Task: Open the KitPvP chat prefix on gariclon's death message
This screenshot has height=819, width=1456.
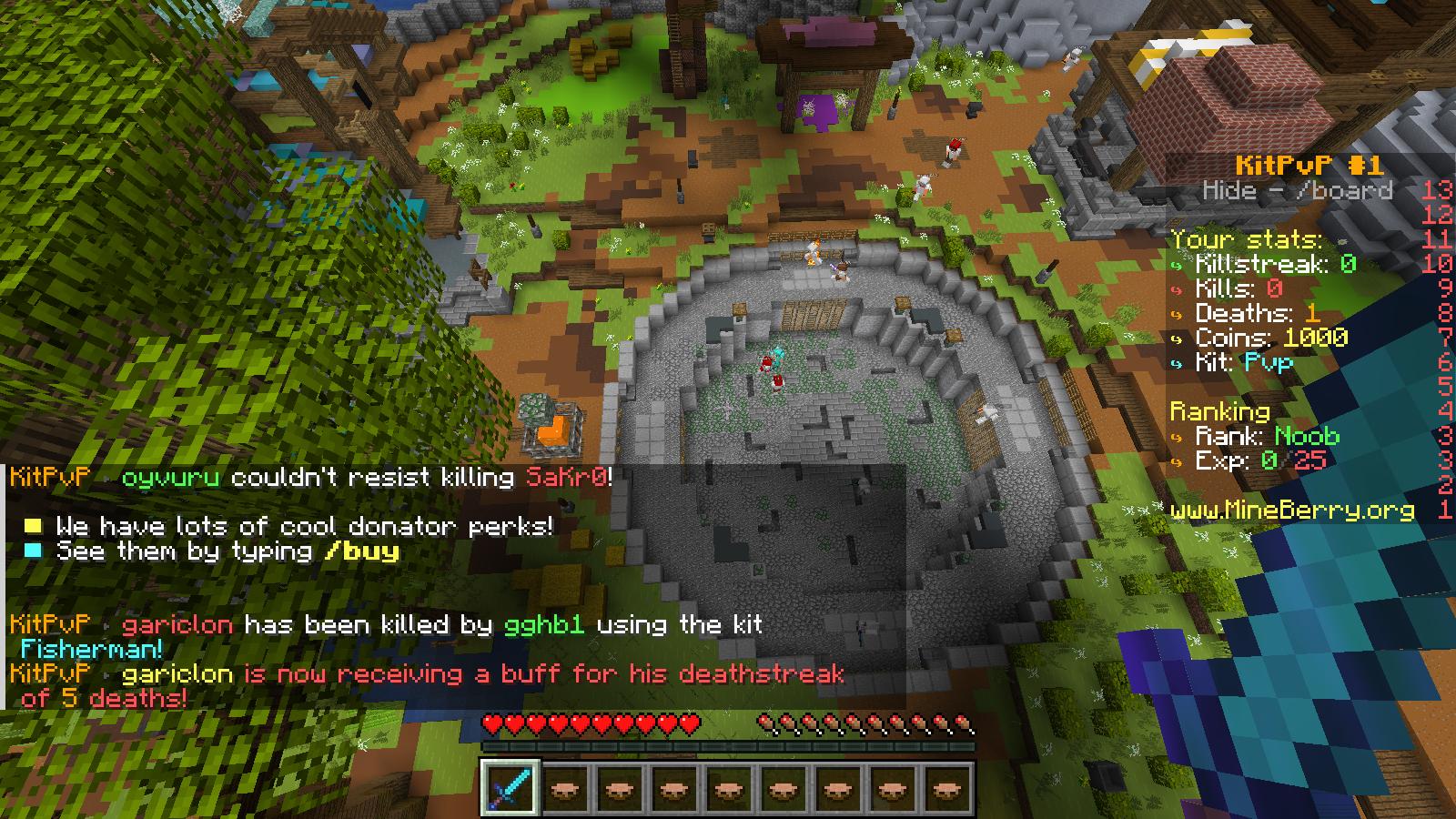Action: pos(50,625)
